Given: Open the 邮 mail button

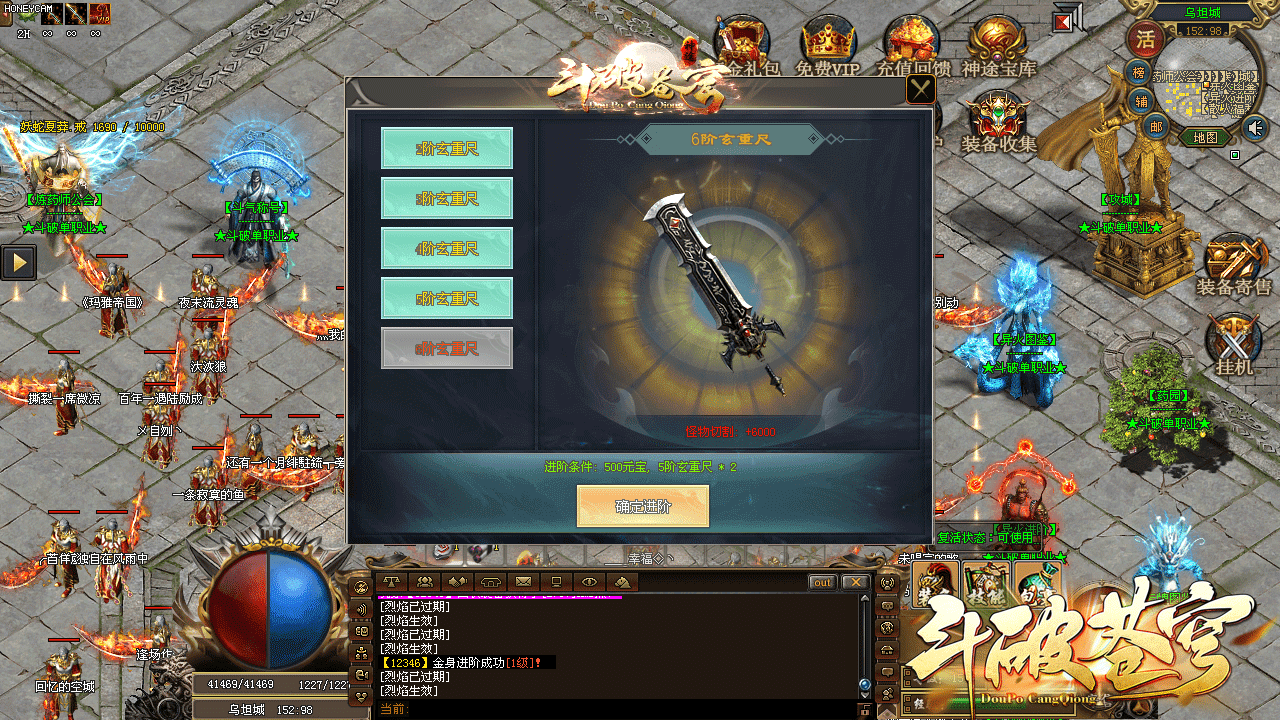Looking at the screenshot, I should pyautogui.click(x=1156, y=125).
